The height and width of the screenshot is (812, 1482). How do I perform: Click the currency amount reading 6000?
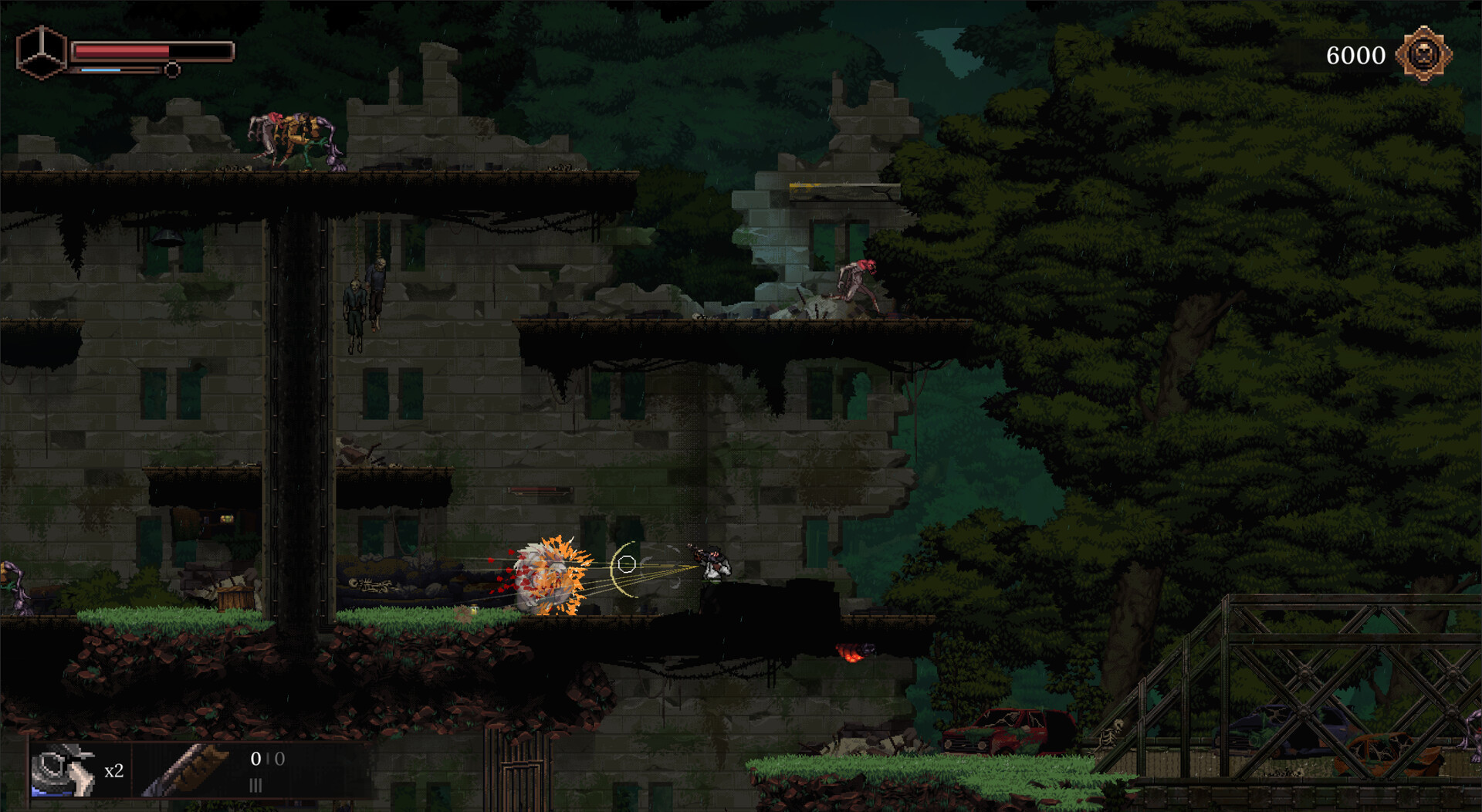[1357, 55]
